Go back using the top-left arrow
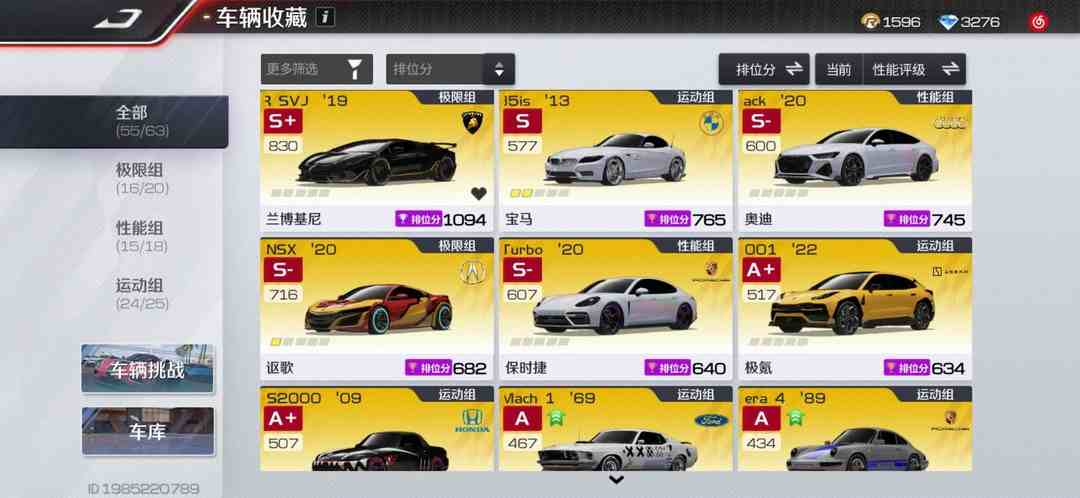Screen dimensions: 1080x498 (118, 18)
